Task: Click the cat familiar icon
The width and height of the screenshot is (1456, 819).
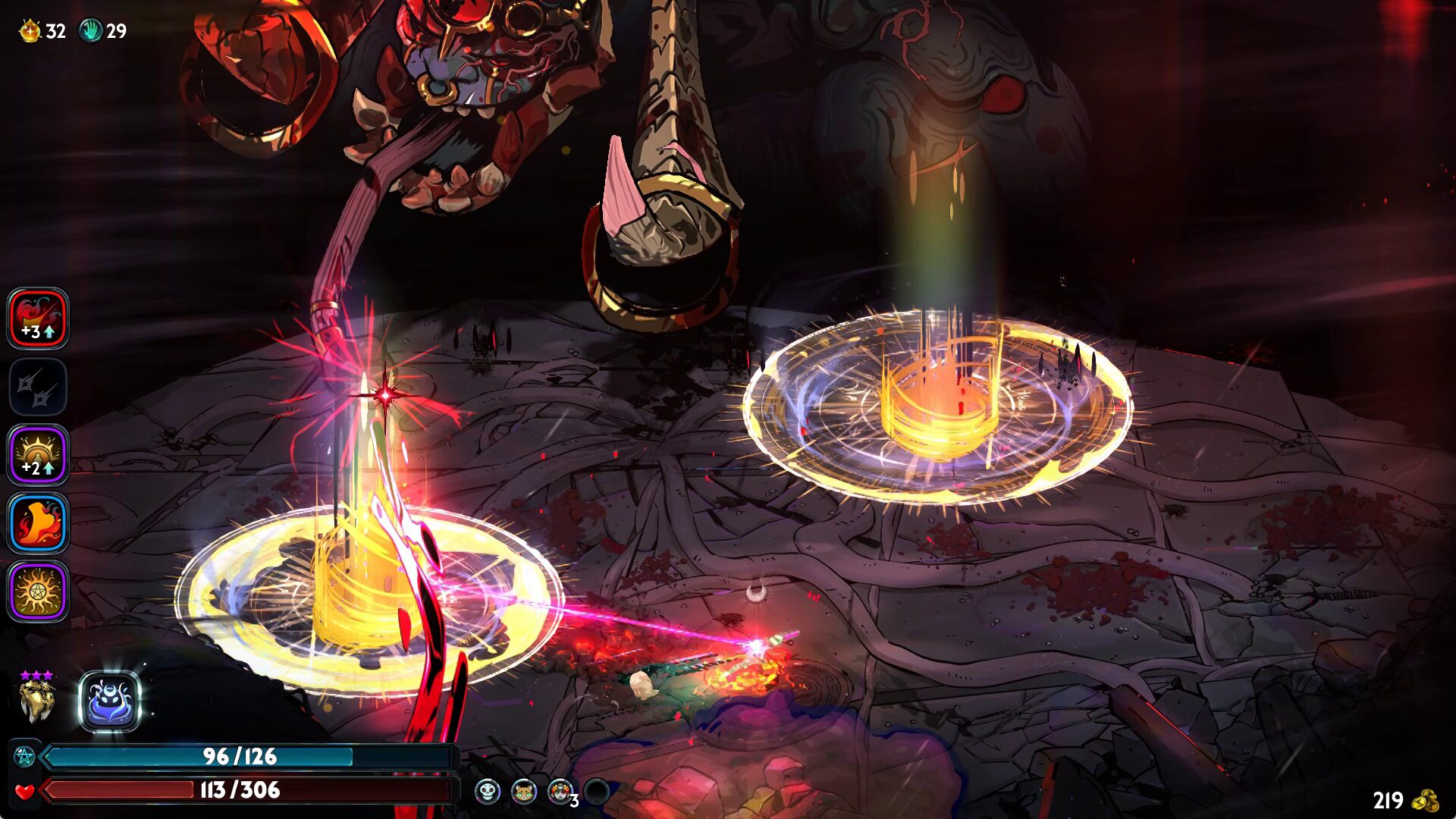Action: [x=523, y=792]
